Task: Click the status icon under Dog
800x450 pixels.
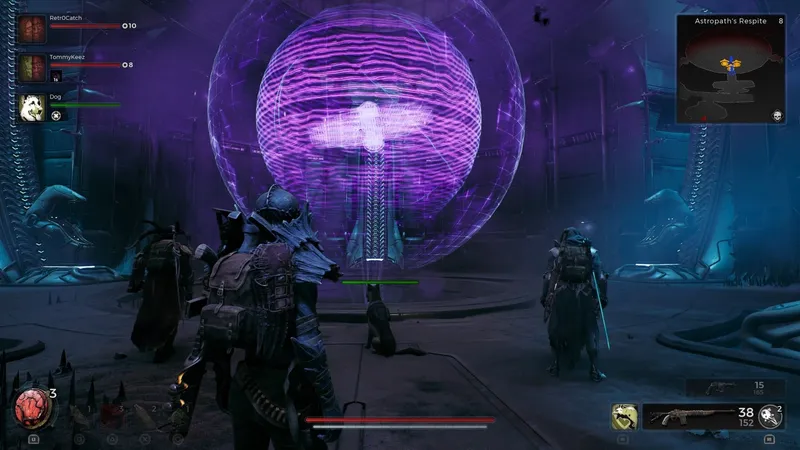Action: 56,115
